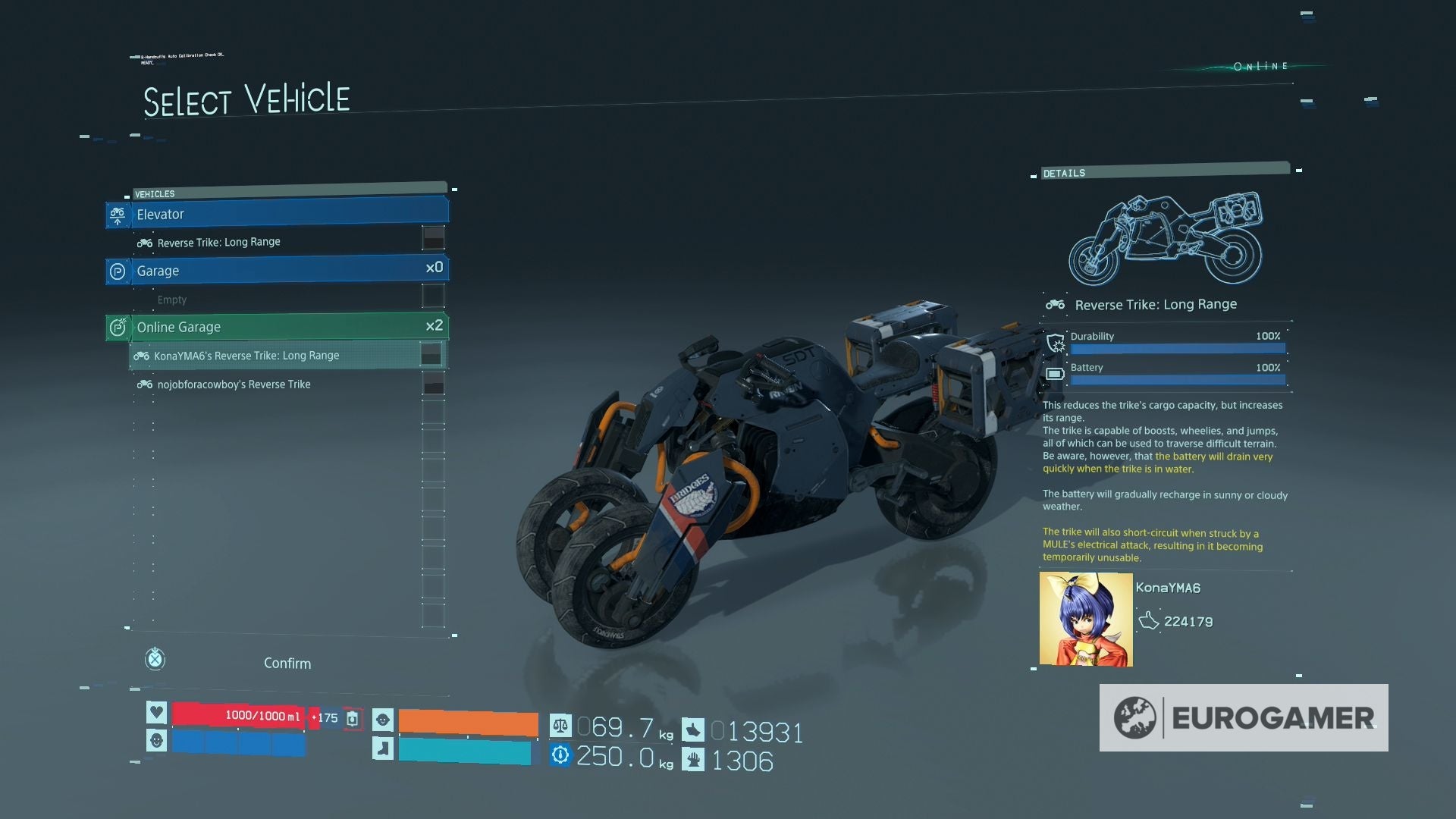Click KonaYMA6's avatar portrait
The height and width of the screenshot is (819, 1456).
pos(1086,618)
